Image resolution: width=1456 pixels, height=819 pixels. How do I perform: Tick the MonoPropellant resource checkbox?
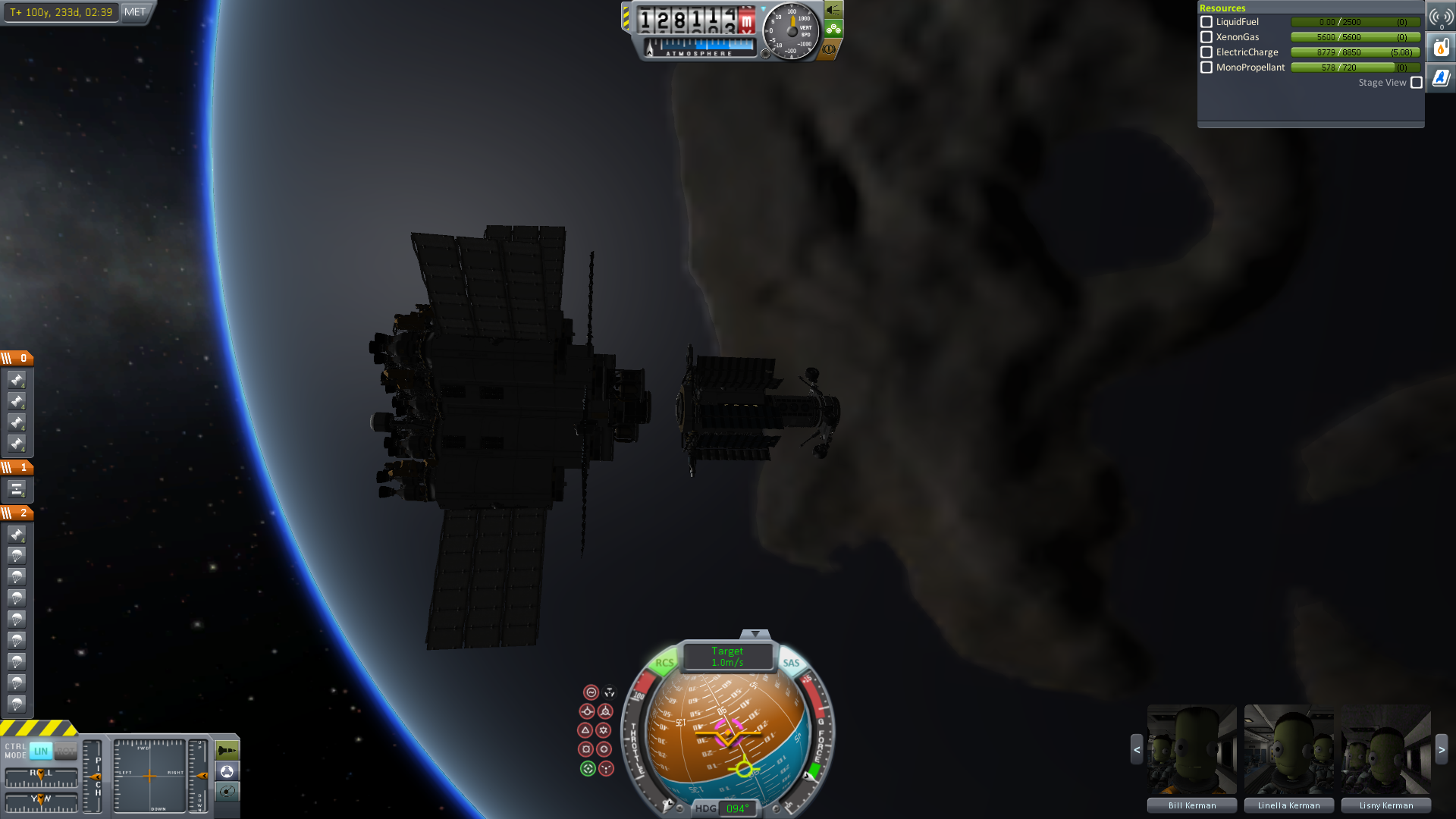(x=1207, y=67)
